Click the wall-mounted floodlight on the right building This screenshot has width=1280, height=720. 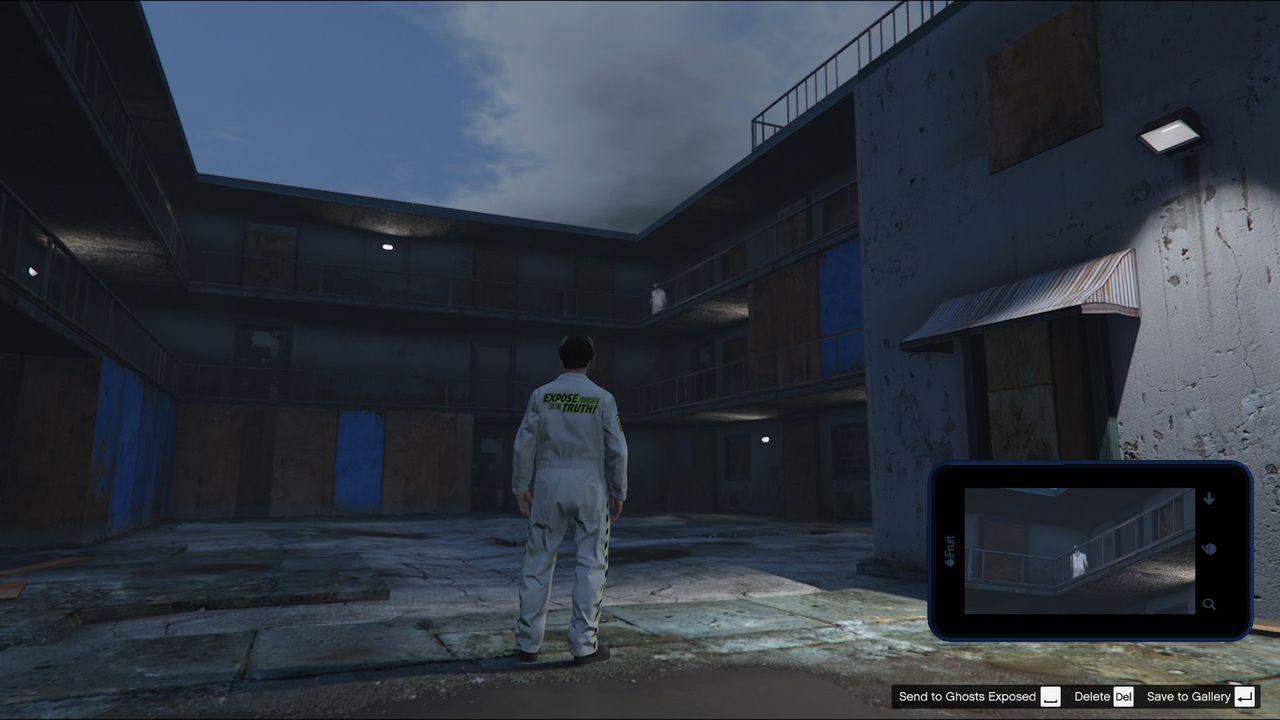[1170, 135]
